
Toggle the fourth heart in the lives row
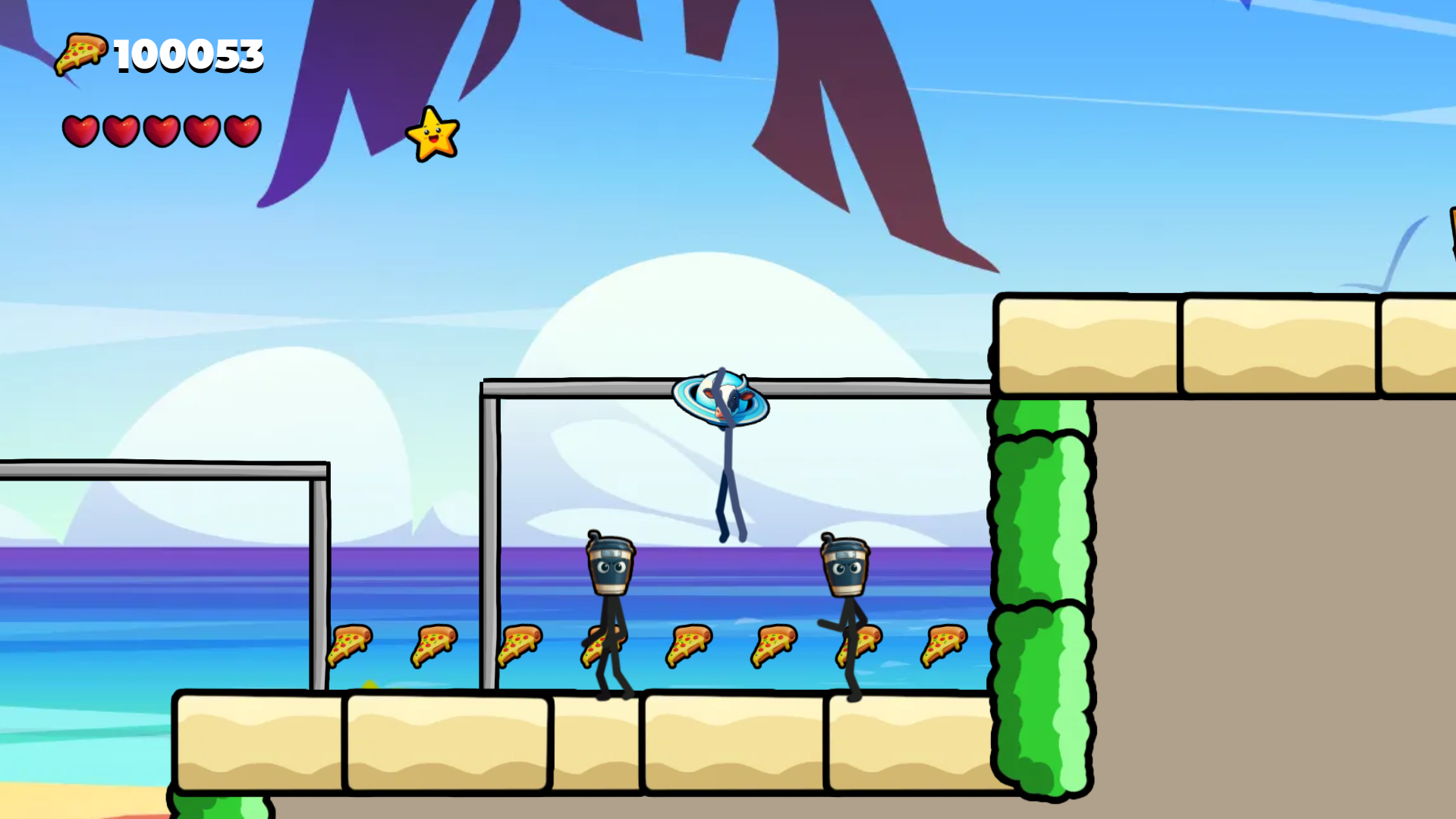201,129
